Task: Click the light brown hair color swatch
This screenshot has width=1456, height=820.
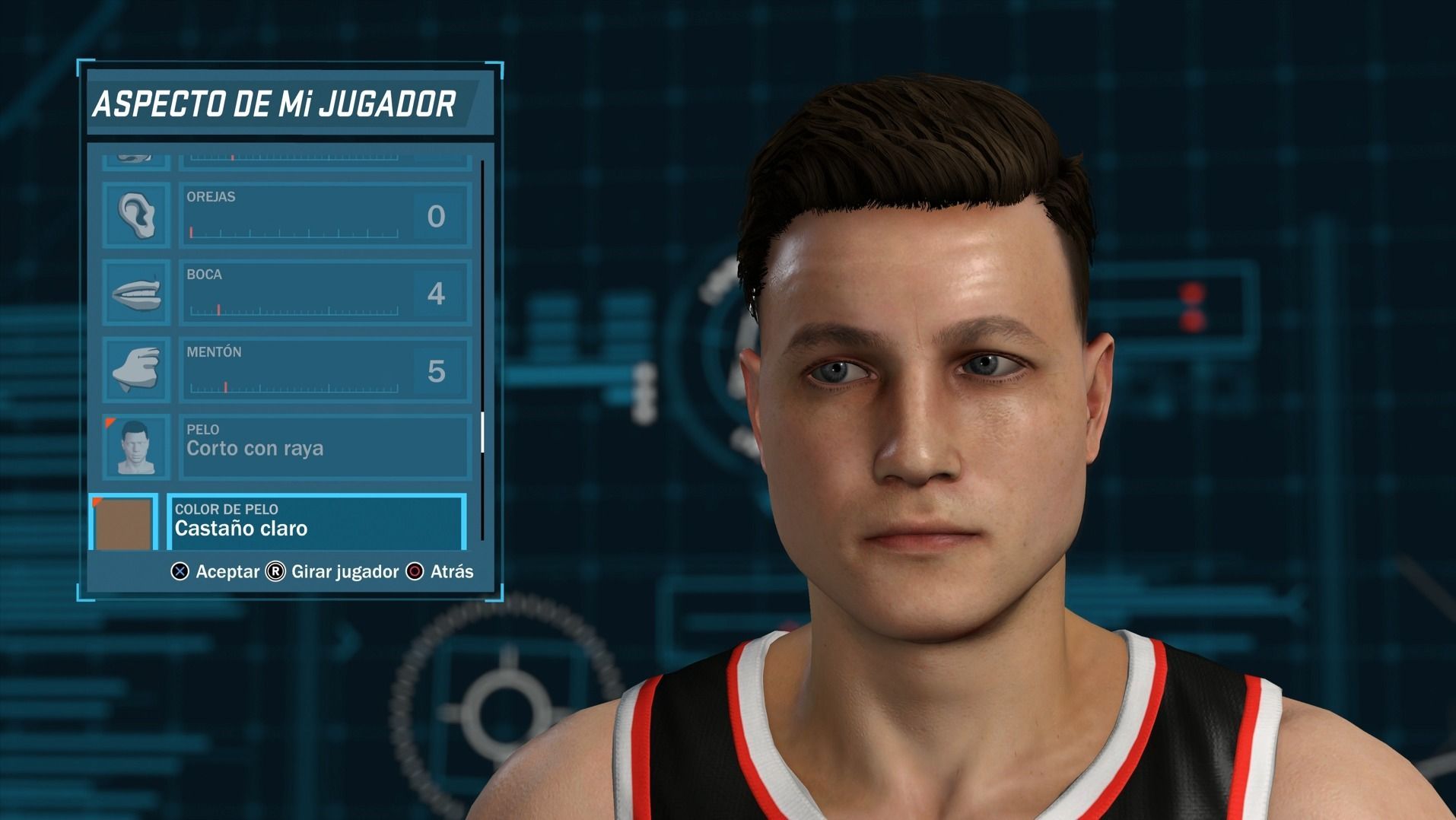Action: point(123,523)
